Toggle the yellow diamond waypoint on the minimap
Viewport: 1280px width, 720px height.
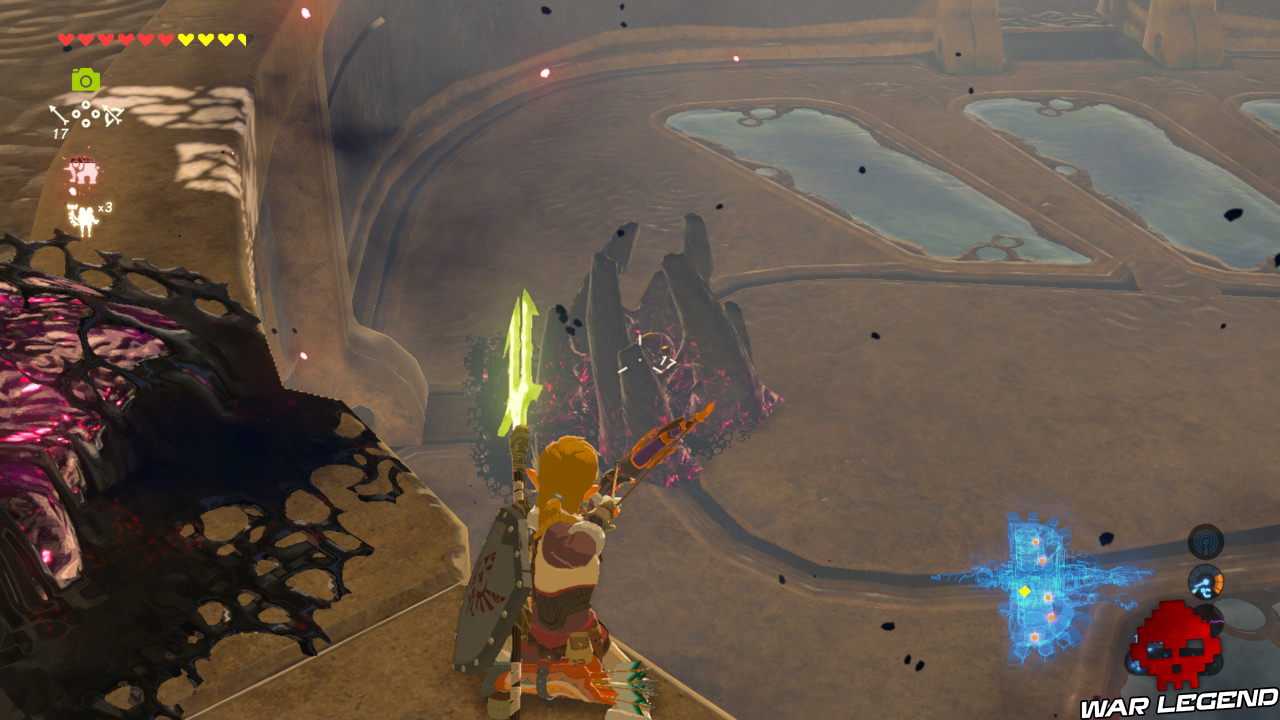click(x=1025, y=591)
